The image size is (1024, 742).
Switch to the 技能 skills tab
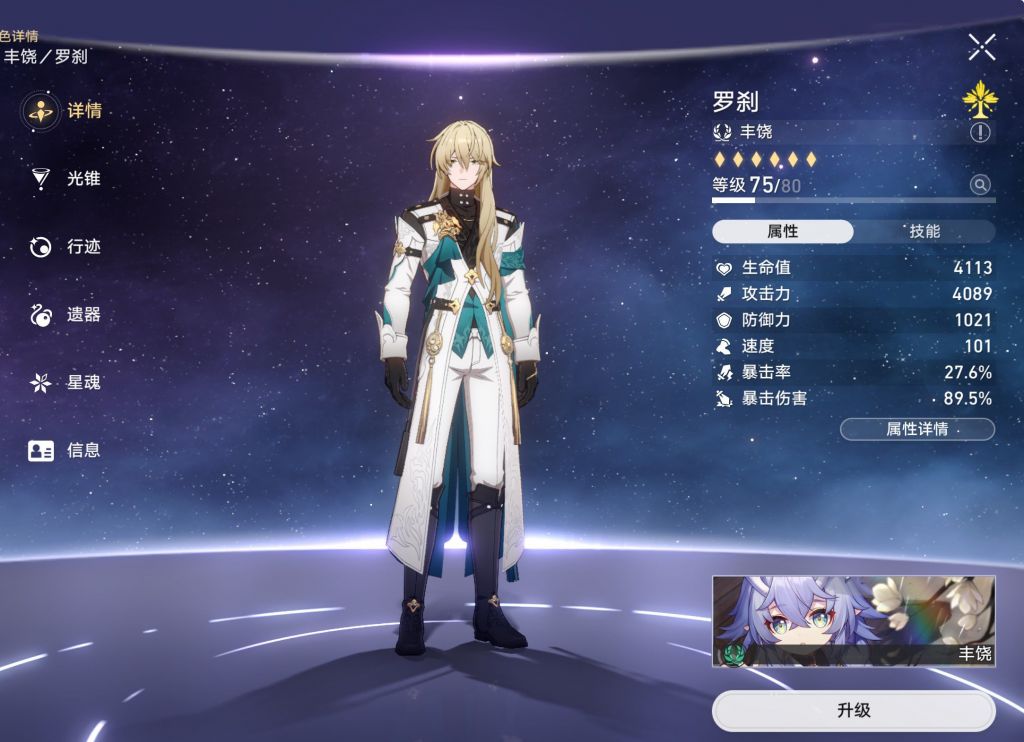[924, 232]
